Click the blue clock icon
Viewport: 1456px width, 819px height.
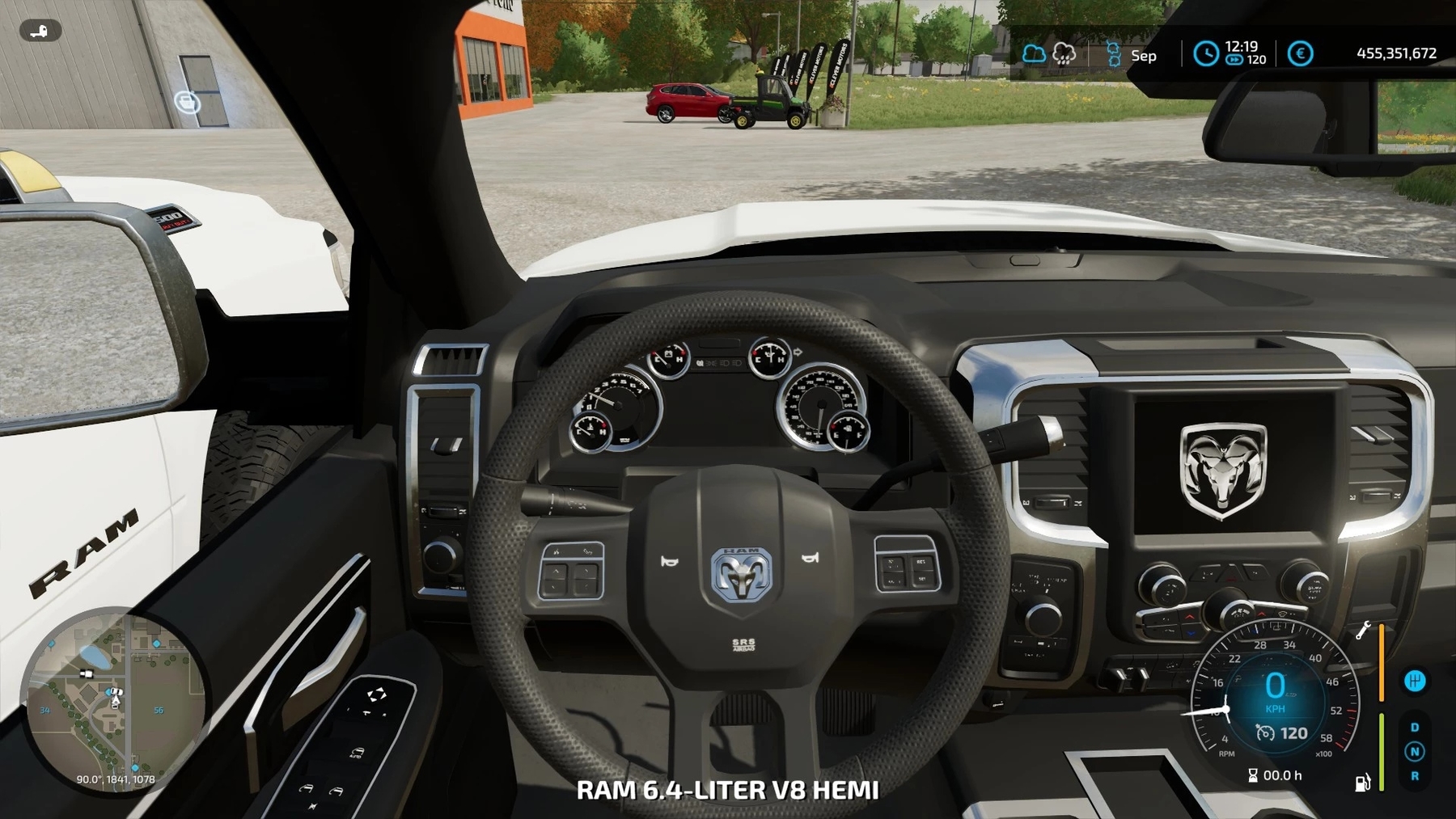[1205, 54]
